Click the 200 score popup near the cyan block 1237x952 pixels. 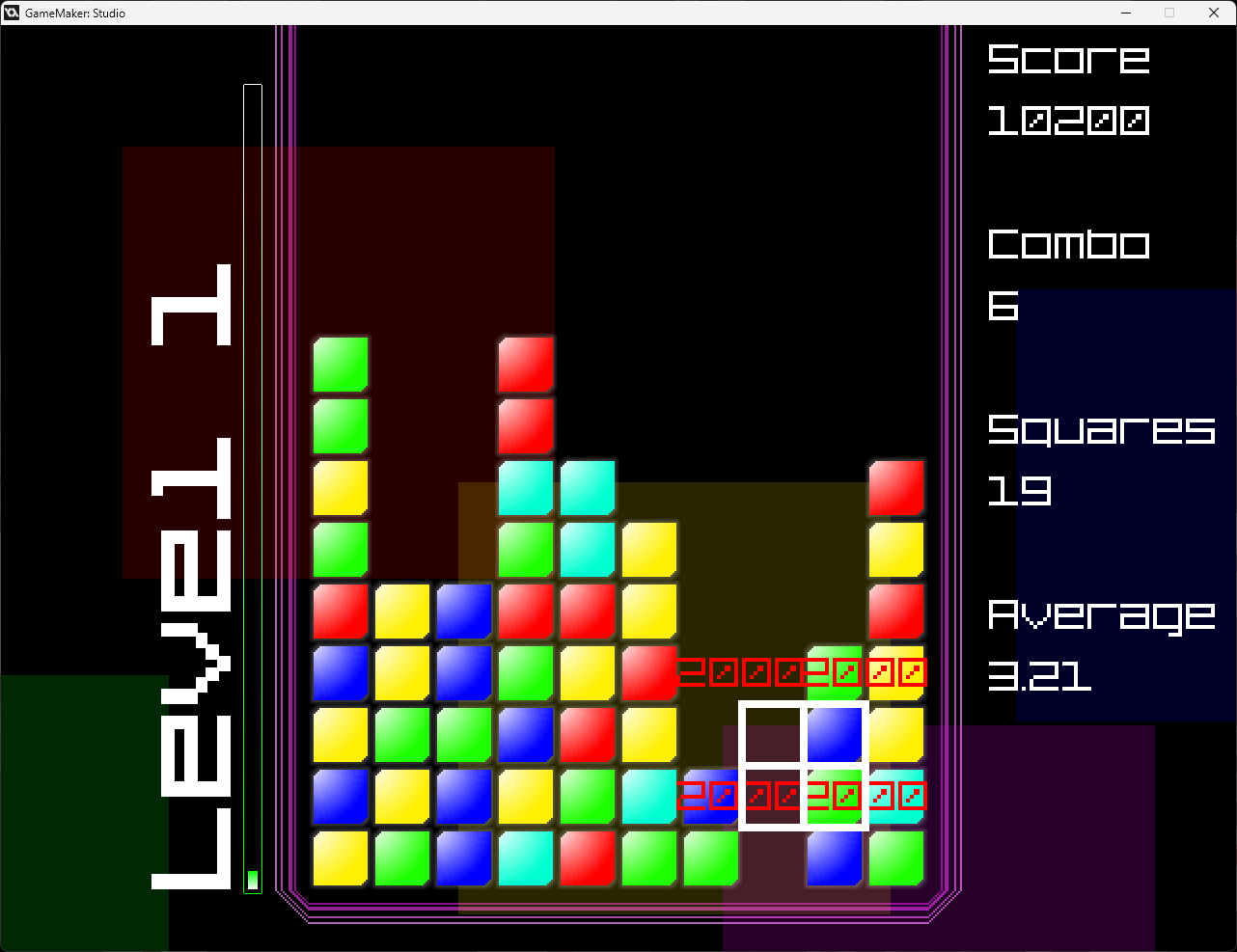[x=709, y=797]
